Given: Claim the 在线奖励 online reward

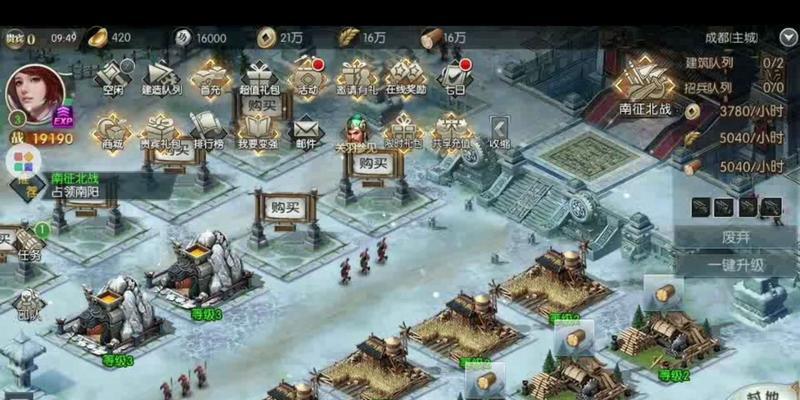Looking at the screenshot, I should (x=405, y=74).
